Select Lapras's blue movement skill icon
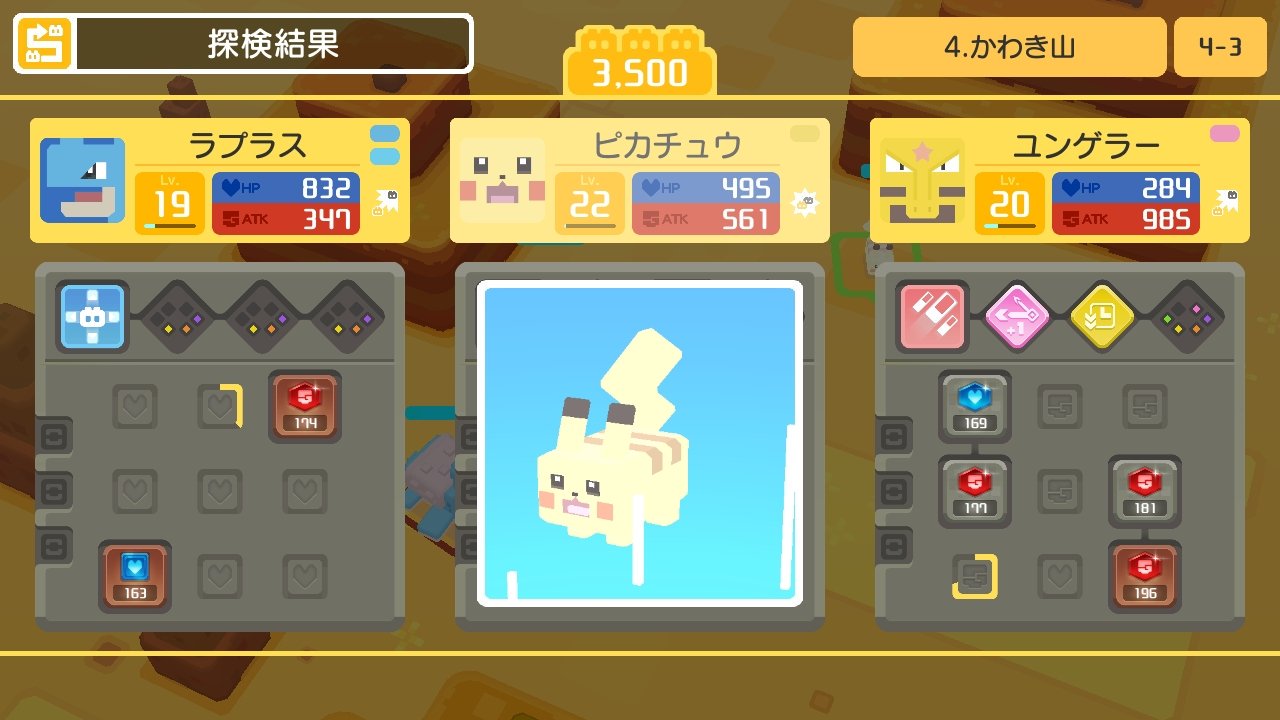The height and width of the screenshot is (720, 1280). point(91,317)
